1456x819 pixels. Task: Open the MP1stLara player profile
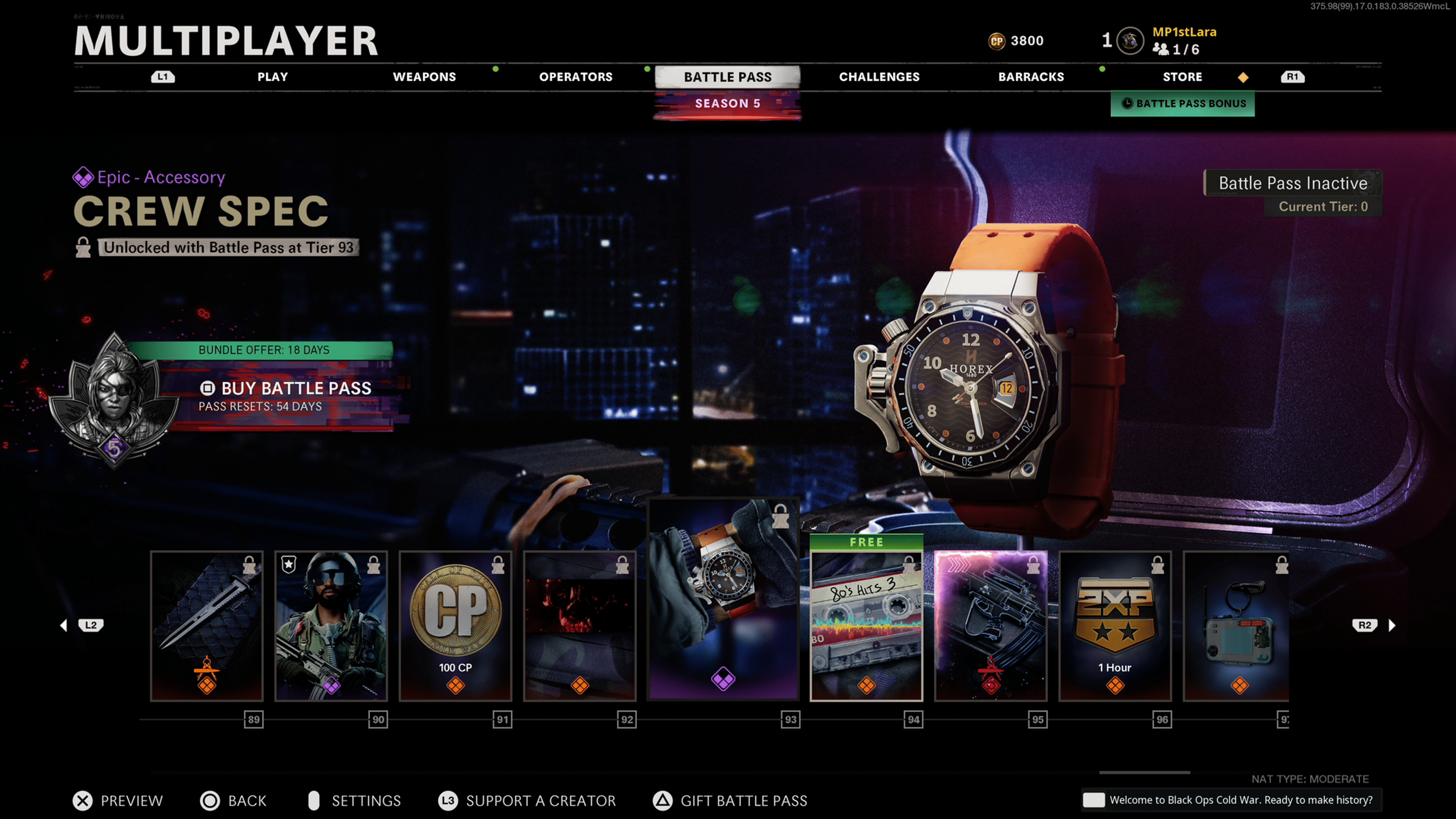[1183, 32]
